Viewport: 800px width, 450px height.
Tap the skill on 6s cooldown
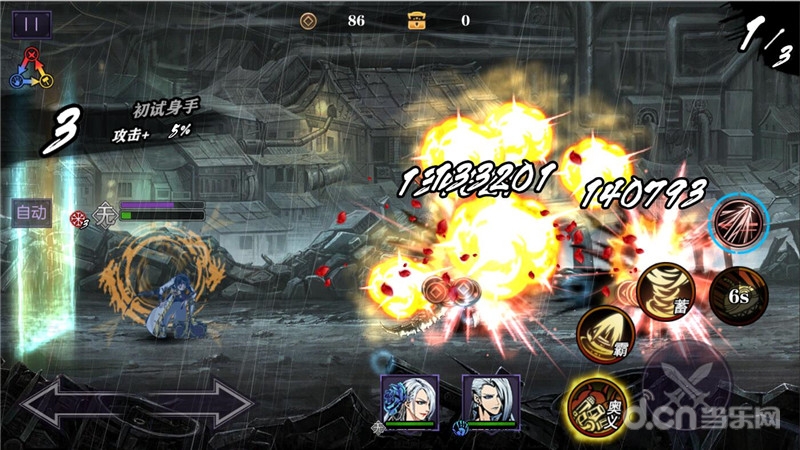click(x=737, y=296)
